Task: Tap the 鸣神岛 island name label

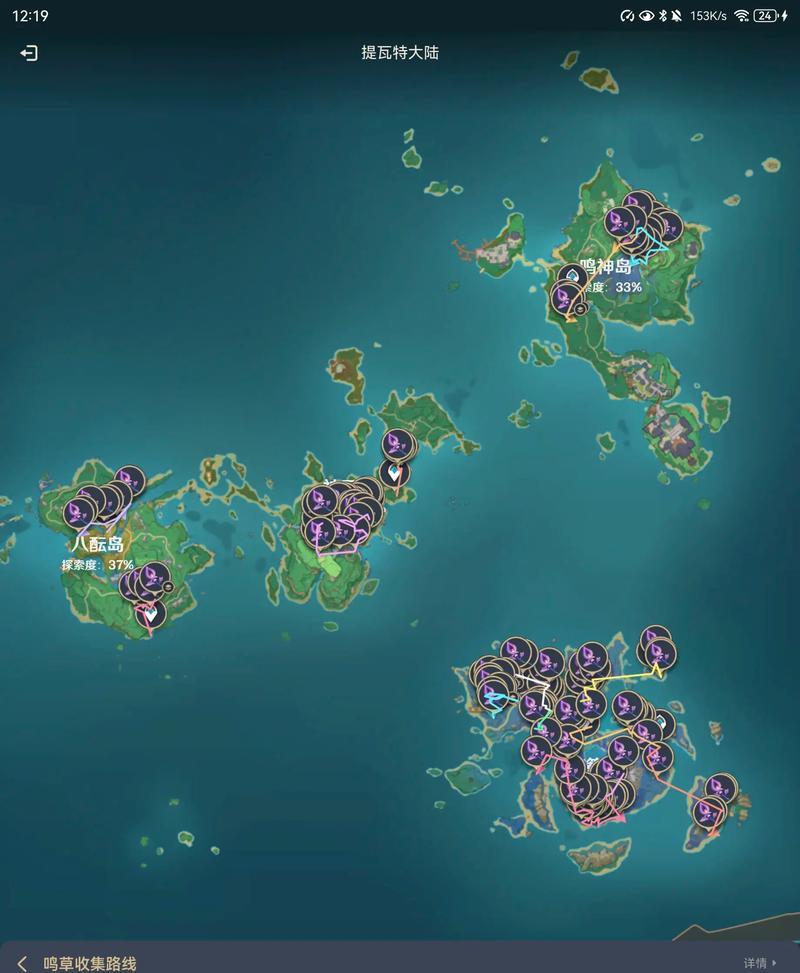Action: click(x=606, y=266)
